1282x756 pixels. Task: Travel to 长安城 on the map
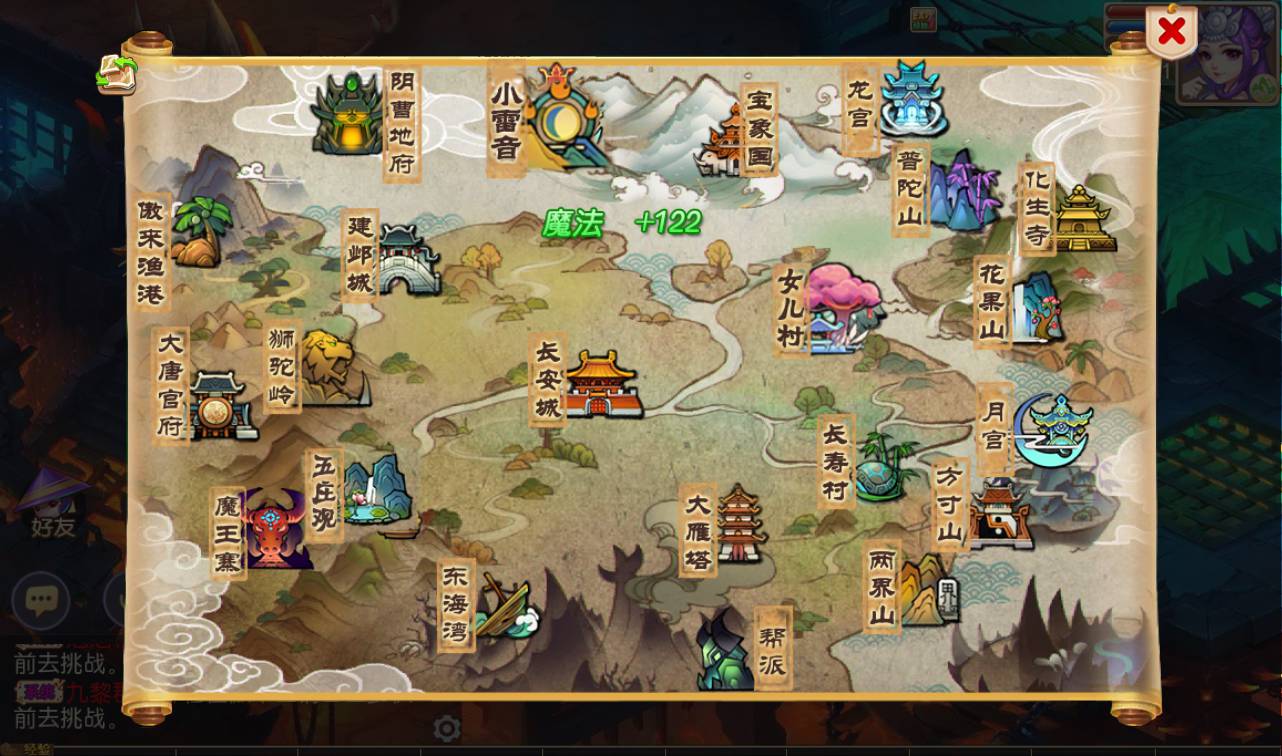(x=600, y=385)
